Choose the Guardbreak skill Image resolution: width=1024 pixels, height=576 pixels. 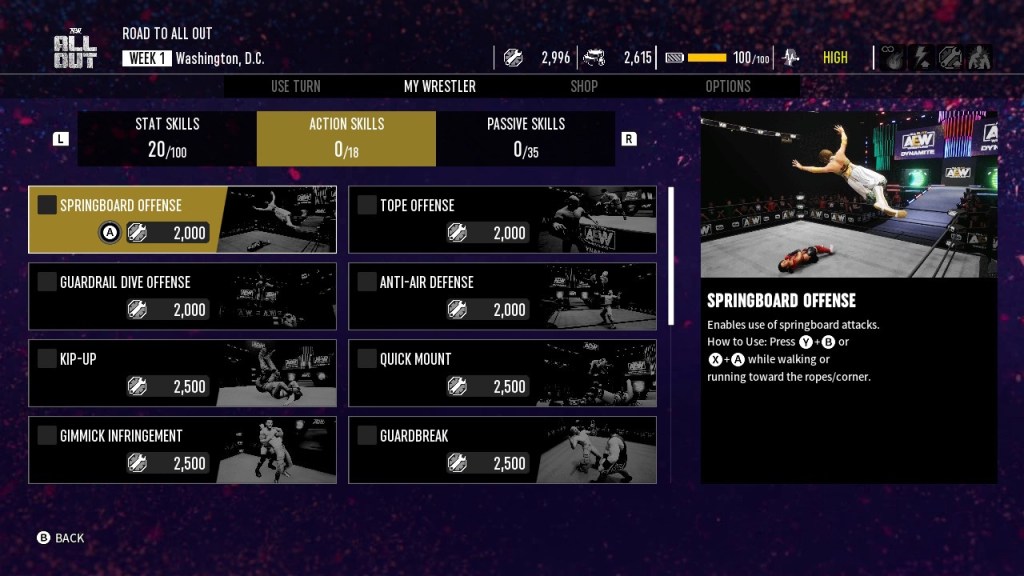[x=502, y=450]
